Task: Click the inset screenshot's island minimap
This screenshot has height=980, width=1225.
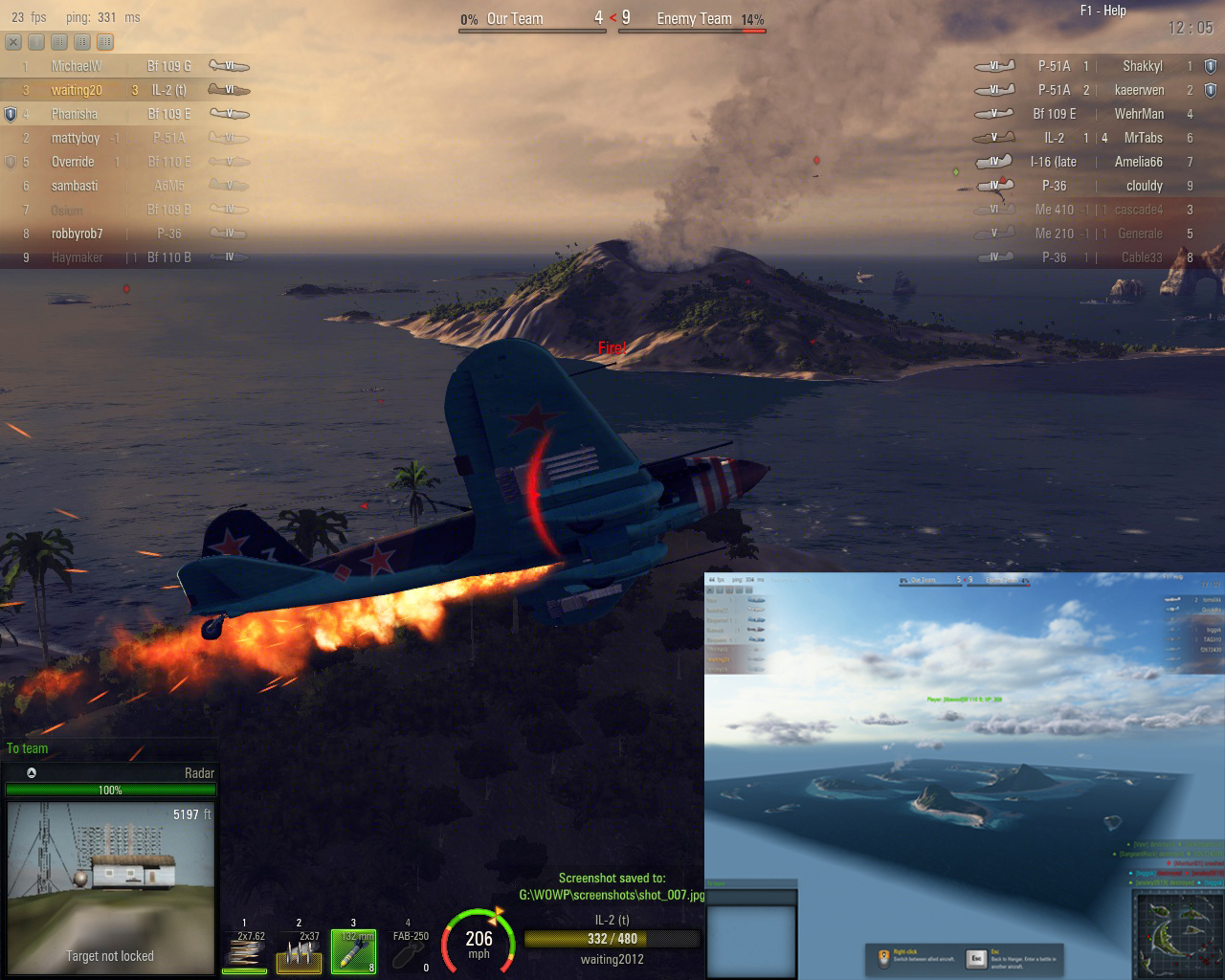Action: click(x=1175, y=932)
